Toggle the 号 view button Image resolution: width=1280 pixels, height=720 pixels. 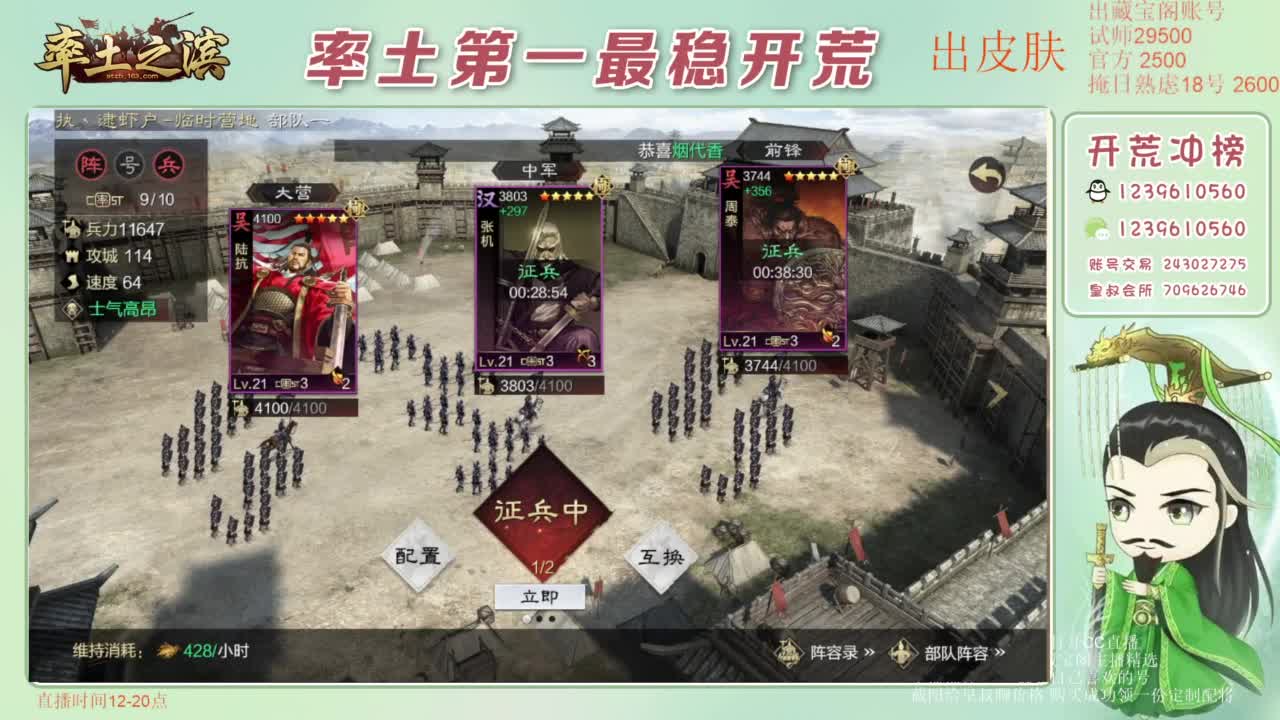128,164
